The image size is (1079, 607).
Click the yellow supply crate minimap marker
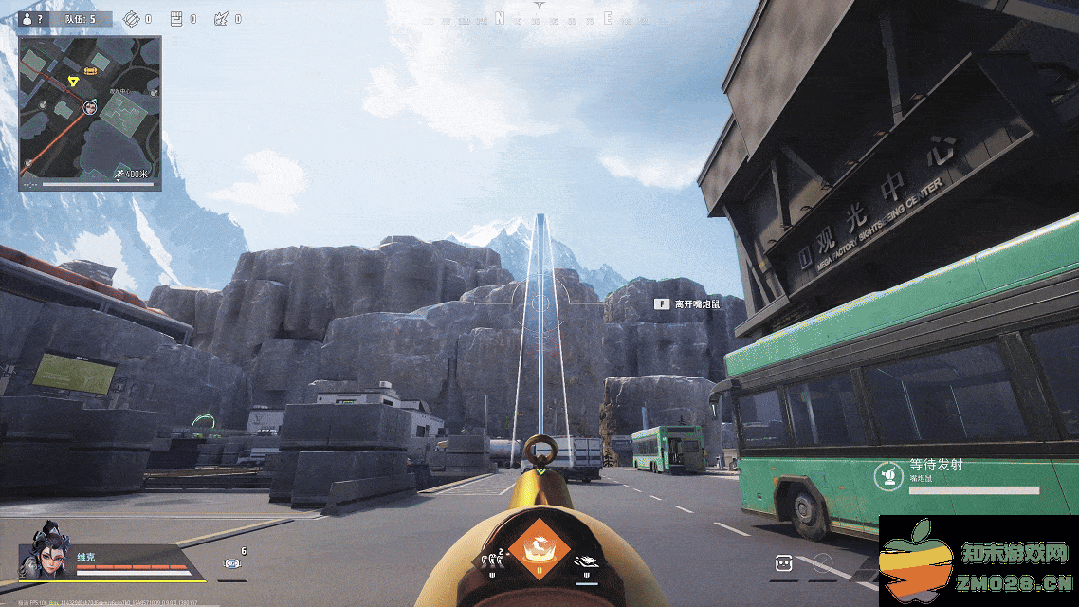pos(90,70)
